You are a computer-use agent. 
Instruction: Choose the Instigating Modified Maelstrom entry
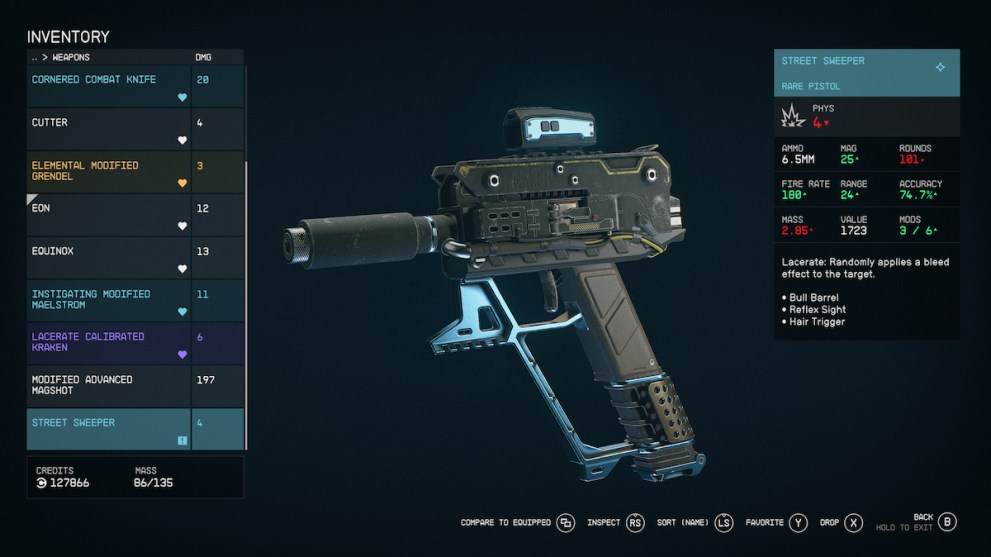(108, 300)
